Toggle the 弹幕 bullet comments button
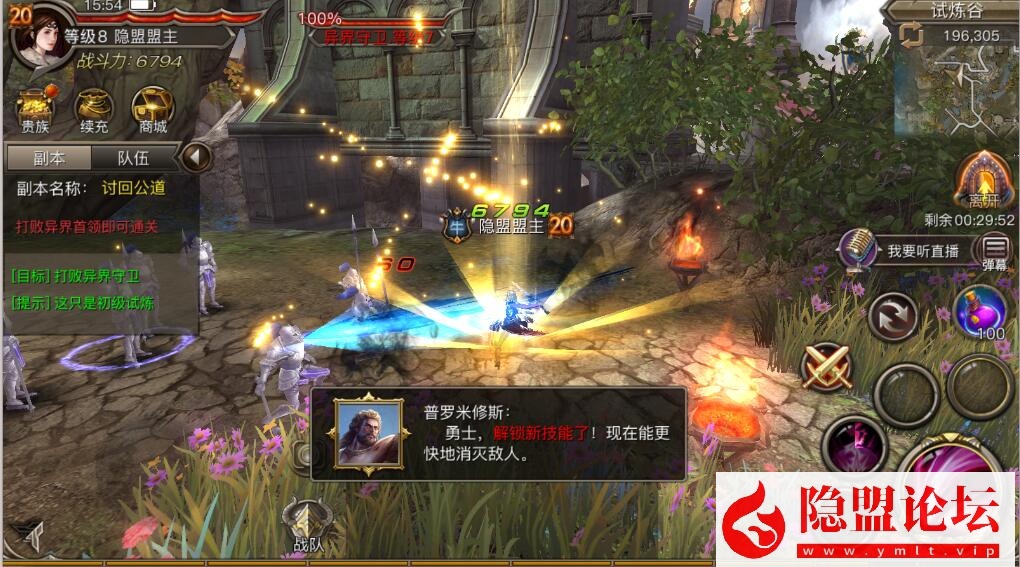Viewport: 1020px width, 567px height. (994, 251)
